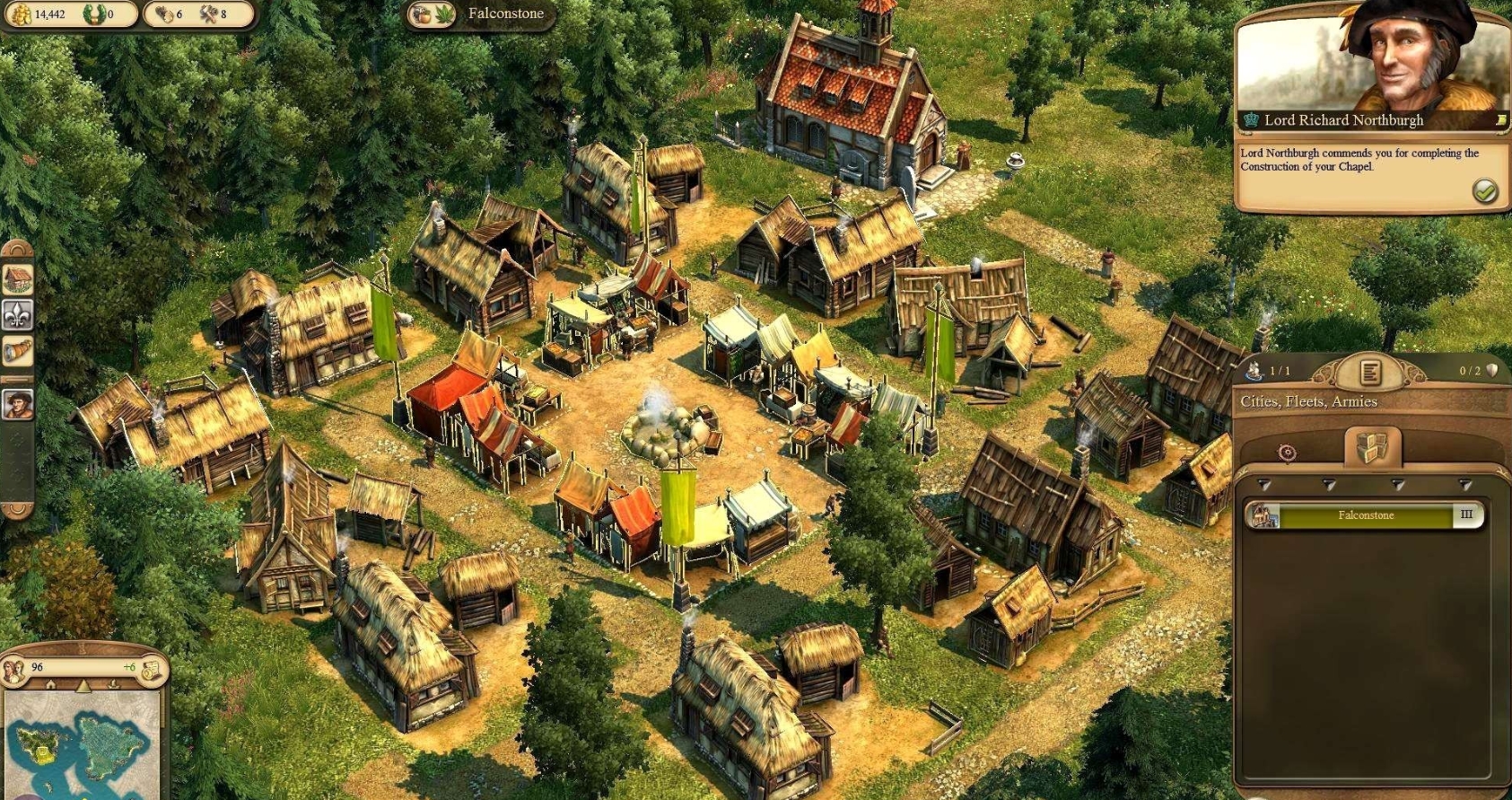Click the scroll icon atop Cities panel
Screen dimensions: 1512x800
(1371, 373)
